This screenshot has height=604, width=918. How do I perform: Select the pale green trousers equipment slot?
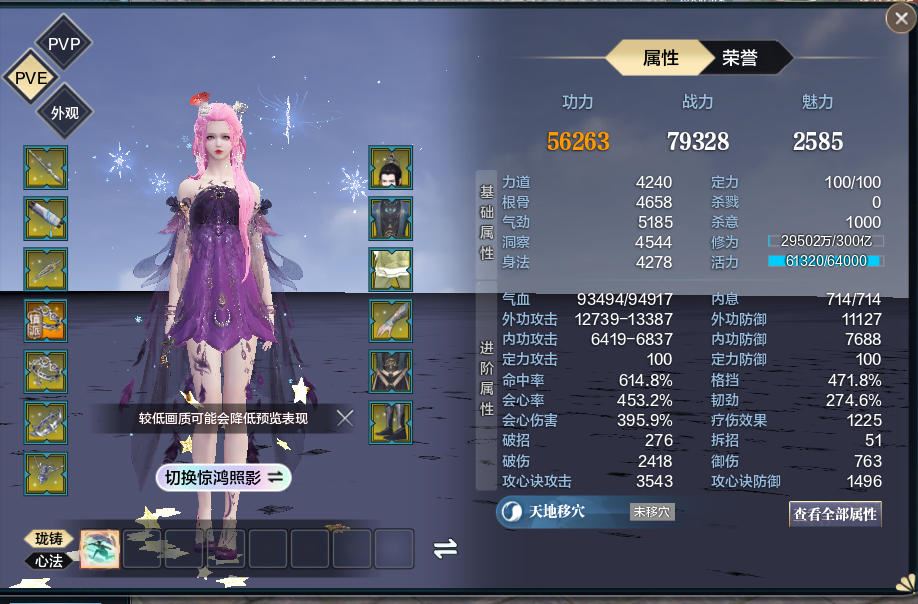coord(391,270)
